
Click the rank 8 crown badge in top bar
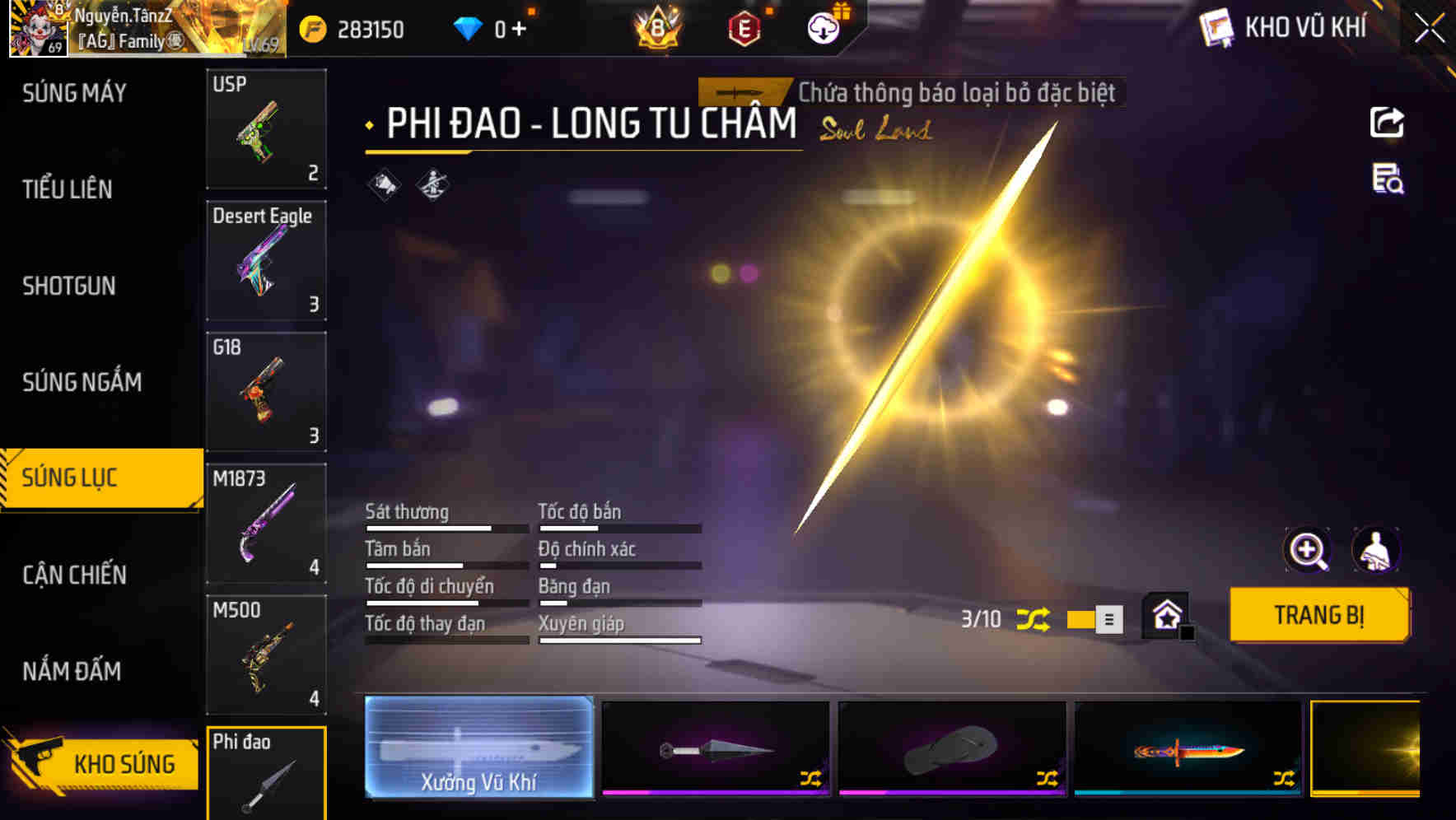tap(656, 26)
